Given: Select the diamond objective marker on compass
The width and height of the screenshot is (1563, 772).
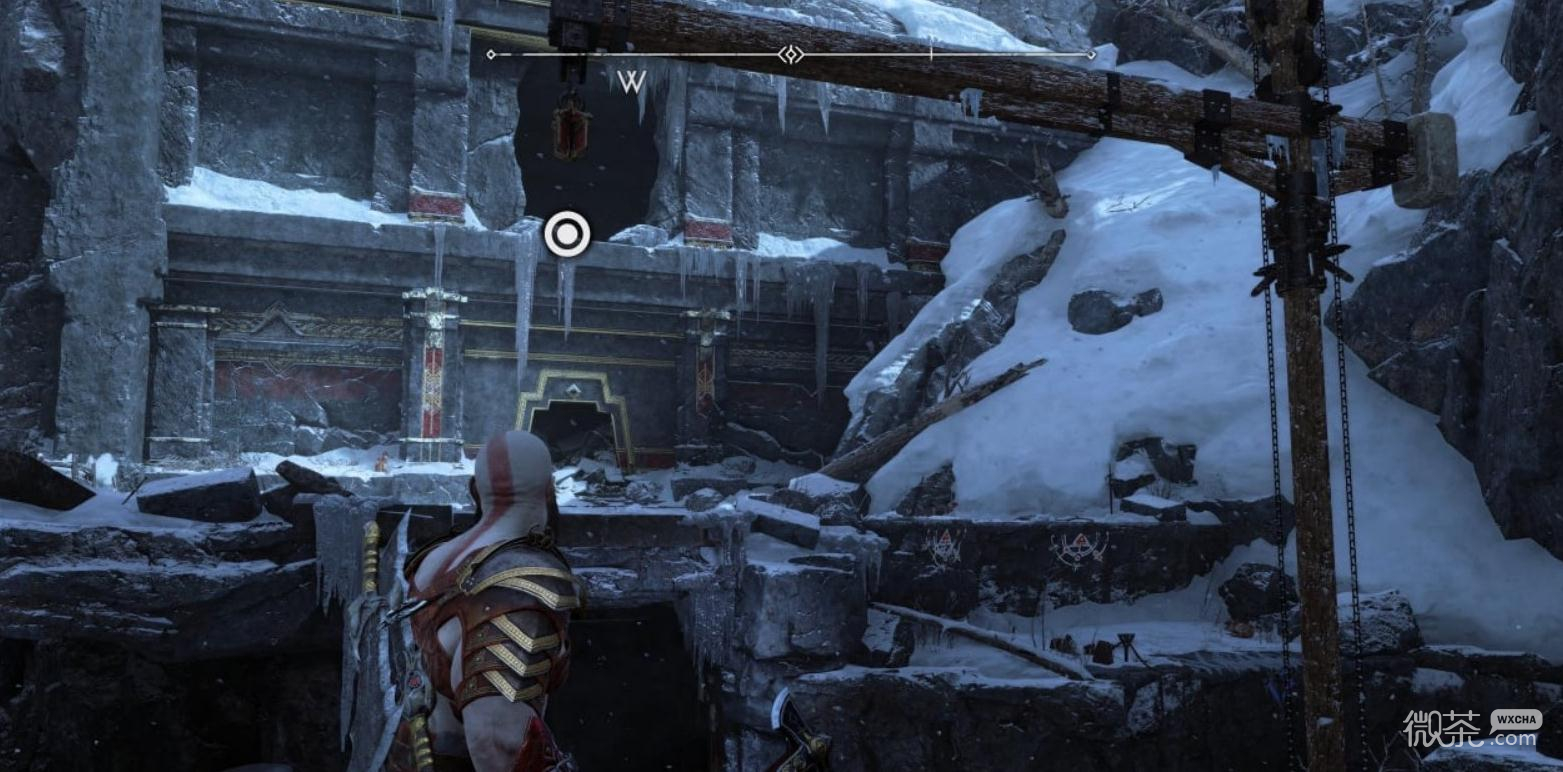Looking at the screenshot, I should 790,54.
